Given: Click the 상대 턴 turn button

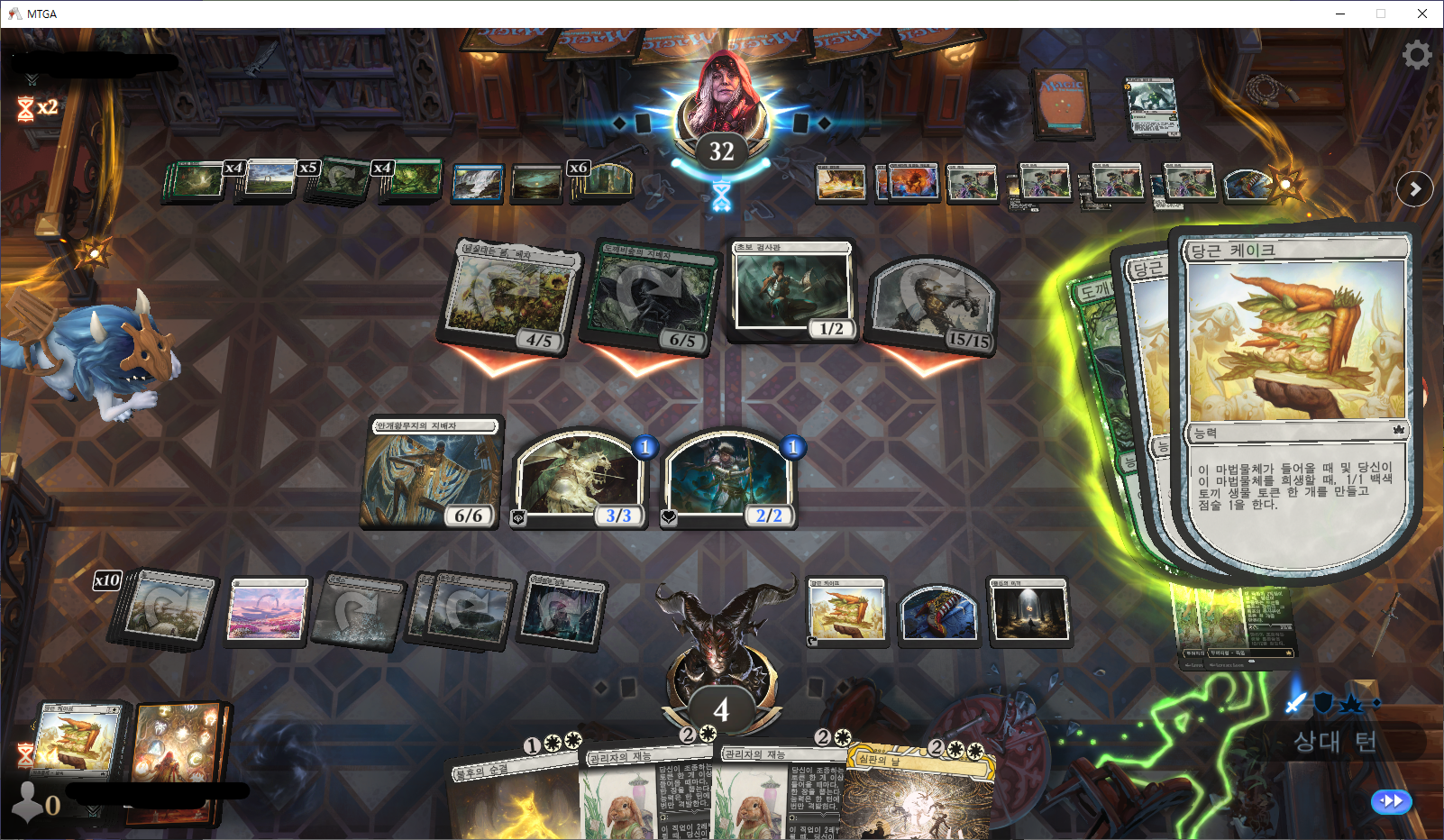Looking at the screenshot, I should point(1335,742).
